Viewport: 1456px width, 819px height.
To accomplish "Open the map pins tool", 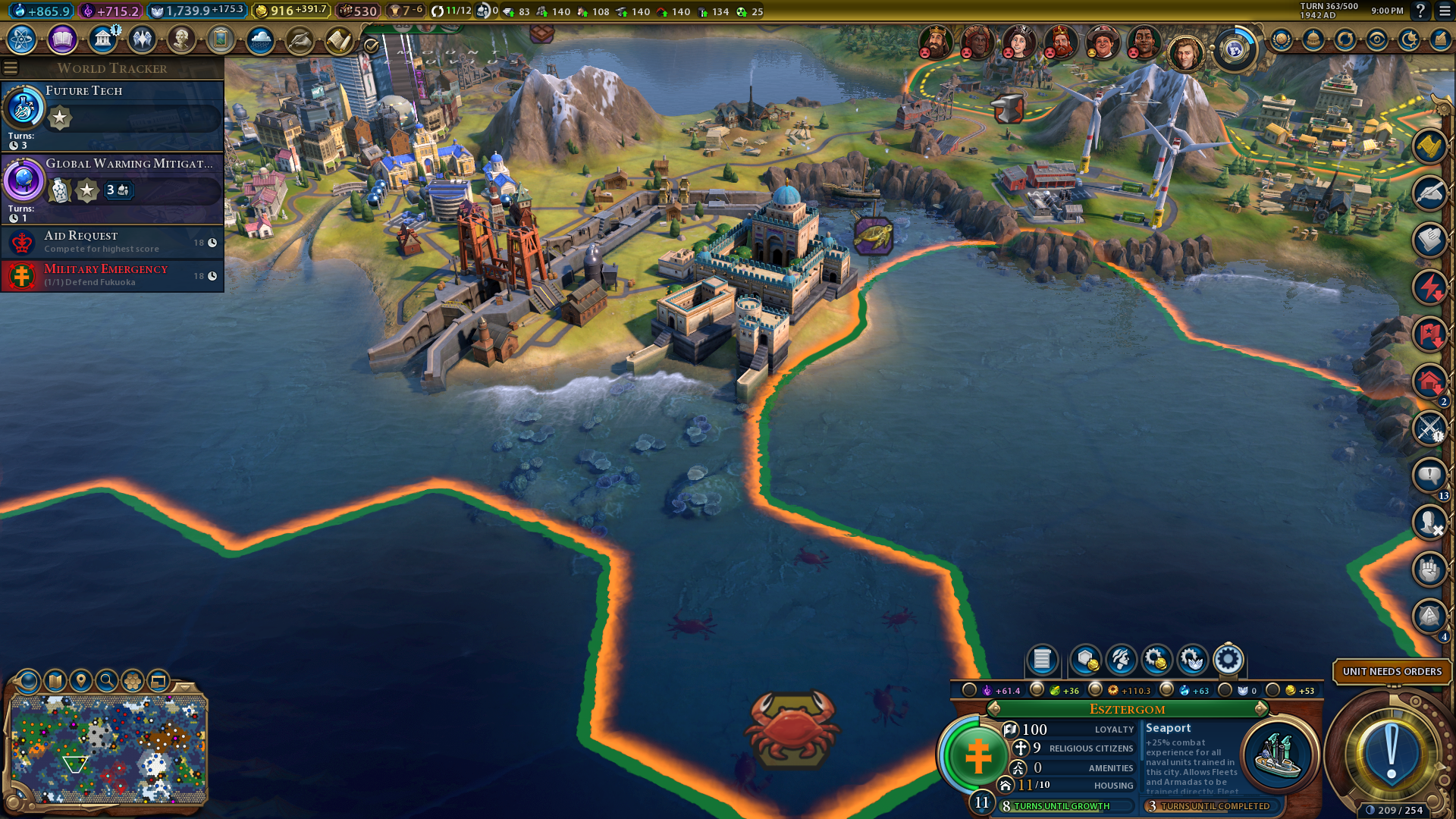I will tap(81, 681).
